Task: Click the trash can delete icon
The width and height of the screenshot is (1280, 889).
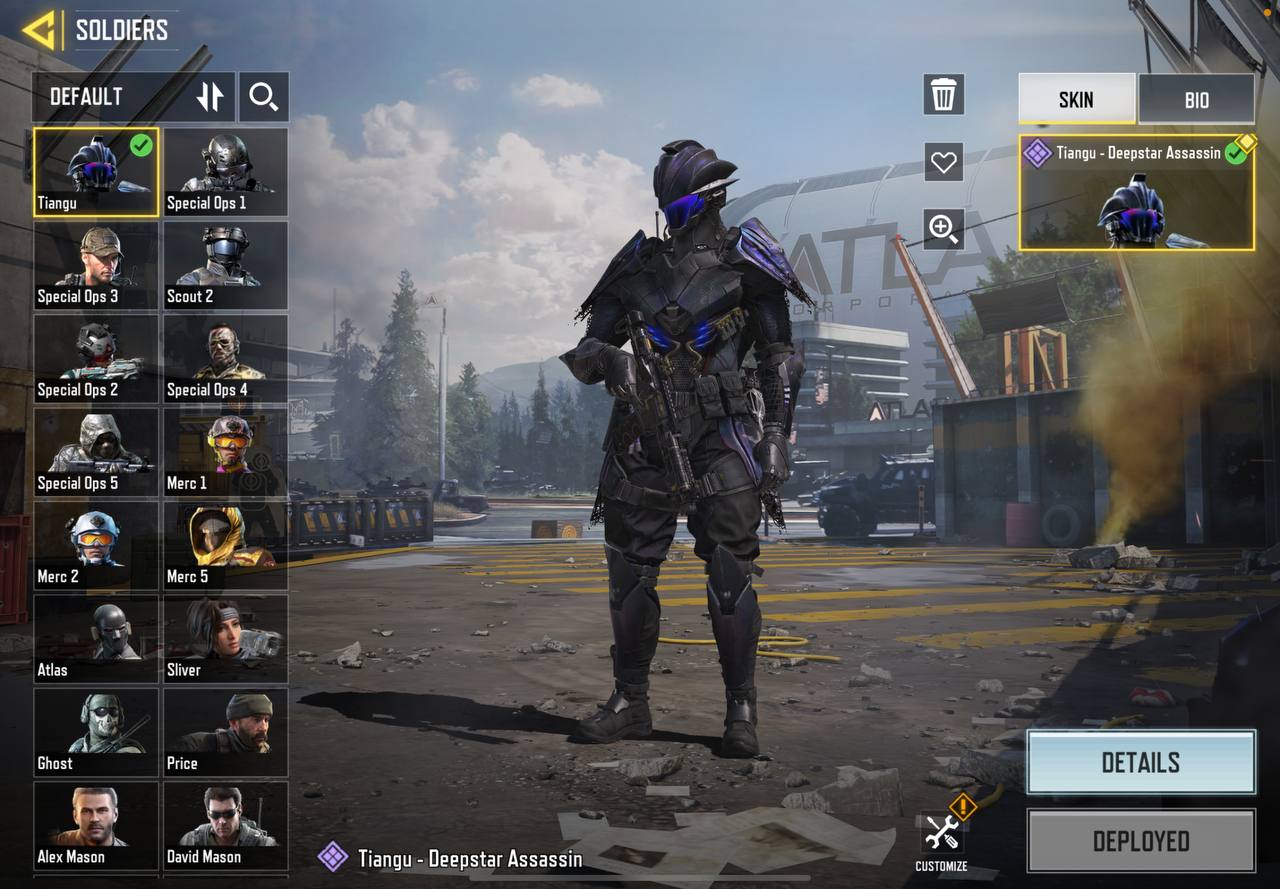Action: pos(943,95)
